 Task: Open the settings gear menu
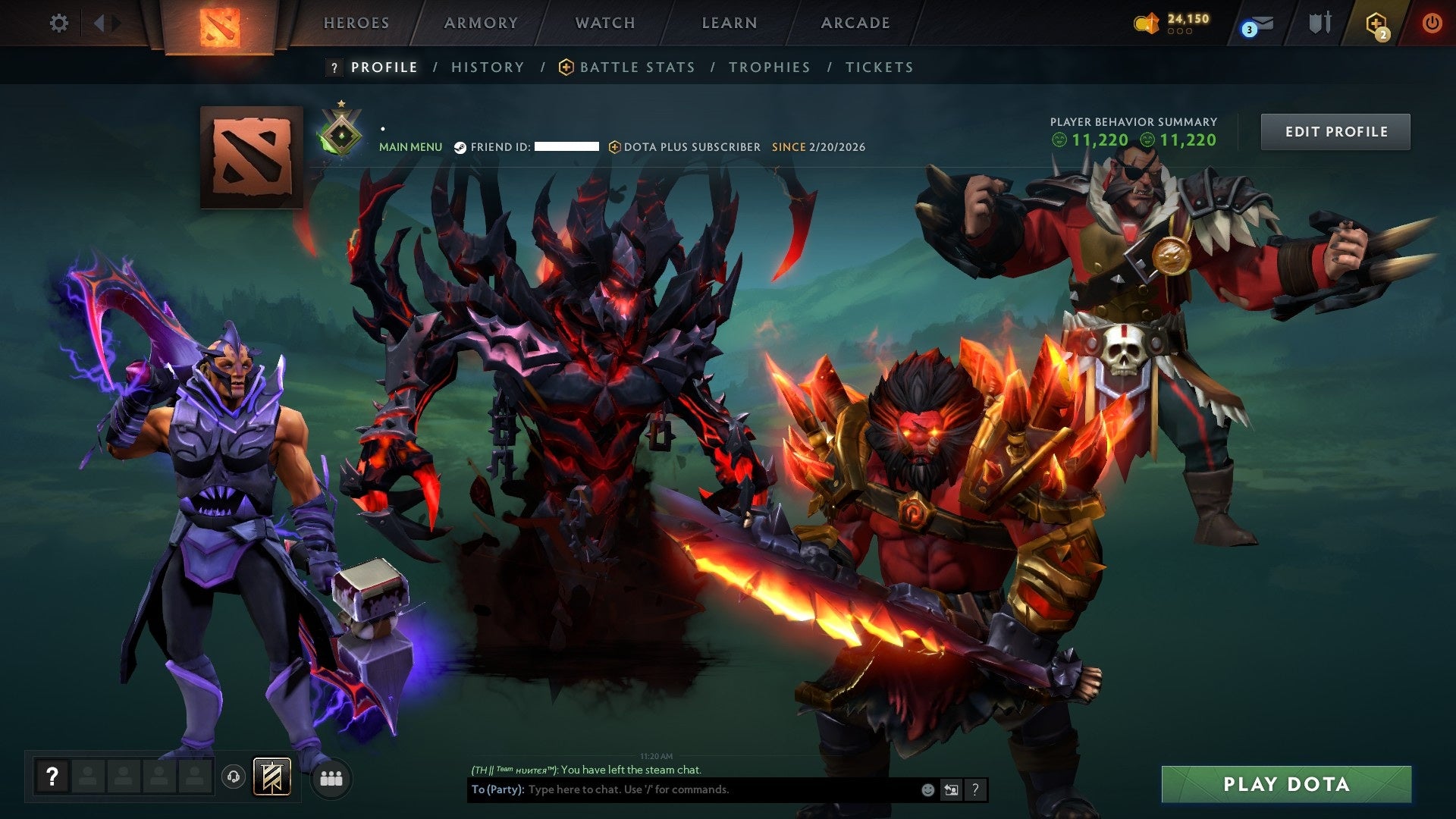(x=59, y=23)
